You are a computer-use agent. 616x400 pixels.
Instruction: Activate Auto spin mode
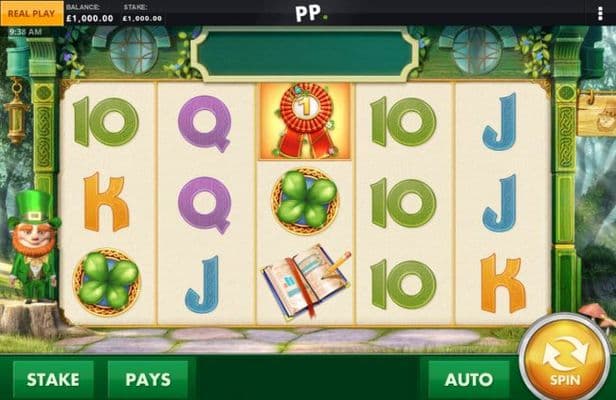click(468, 380)
